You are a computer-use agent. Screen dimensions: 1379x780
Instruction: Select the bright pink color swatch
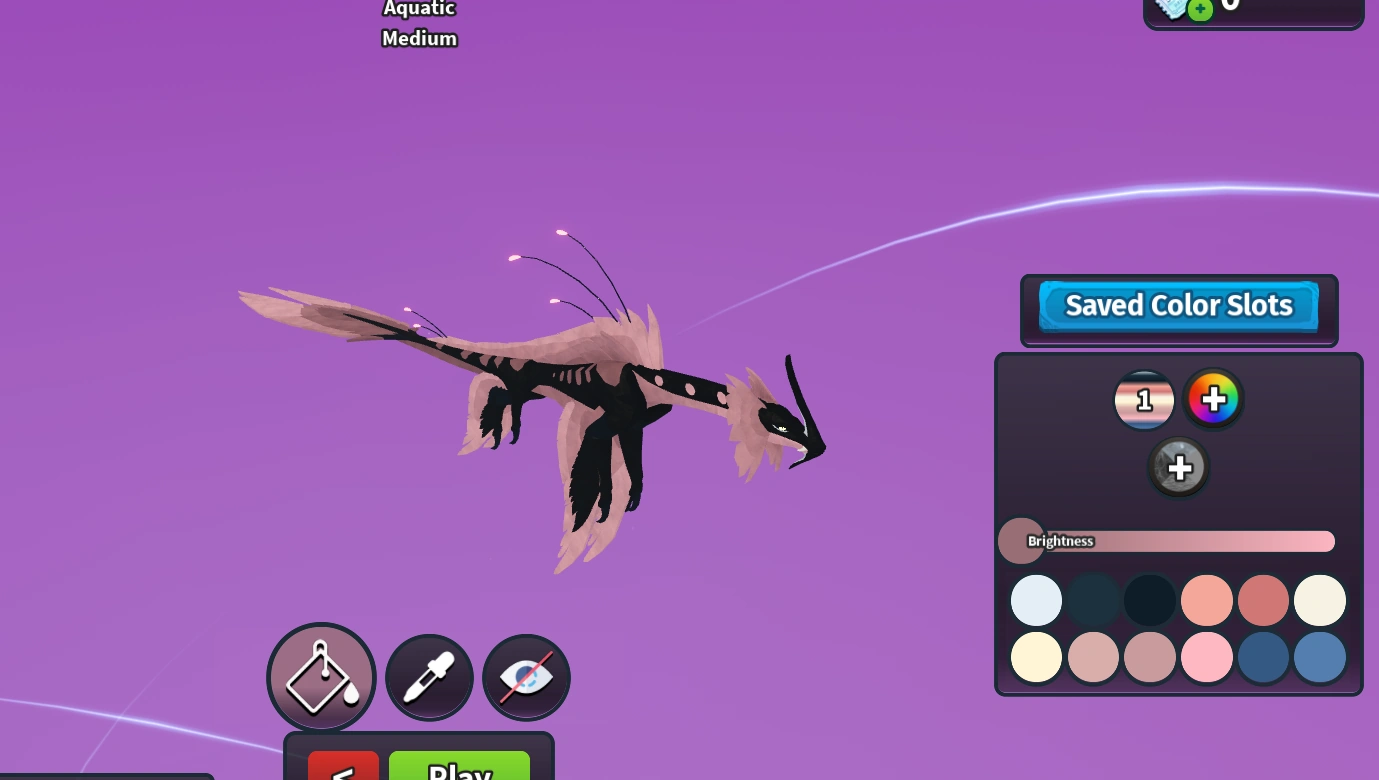[x=1207, y=657]
